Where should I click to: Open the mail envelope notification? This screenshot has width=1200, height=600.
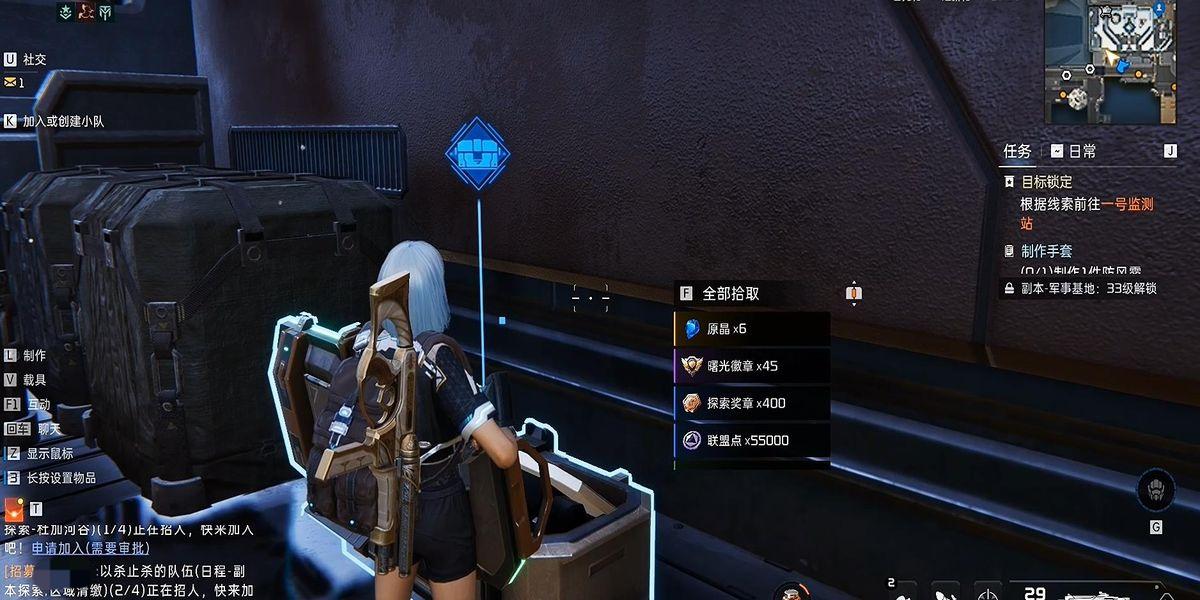pyautogui.click(x=11, y=82)
